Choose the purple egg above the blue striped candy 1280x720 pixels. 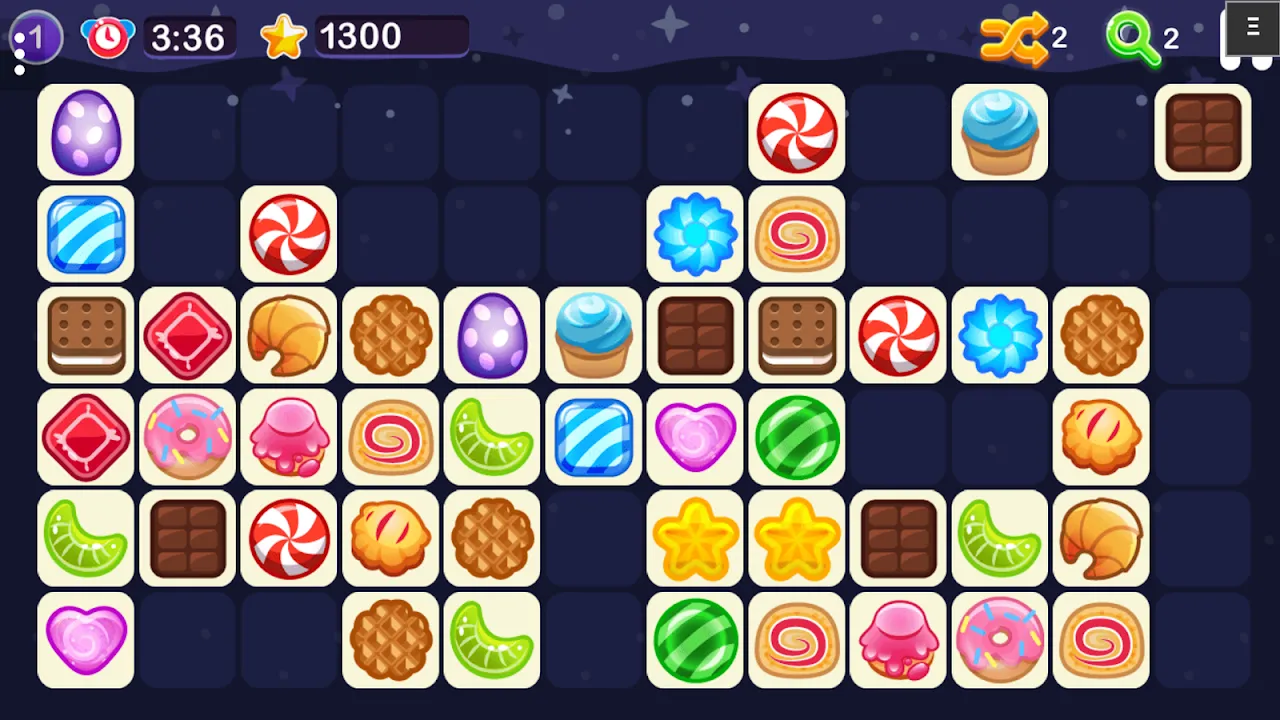point(86,132)
